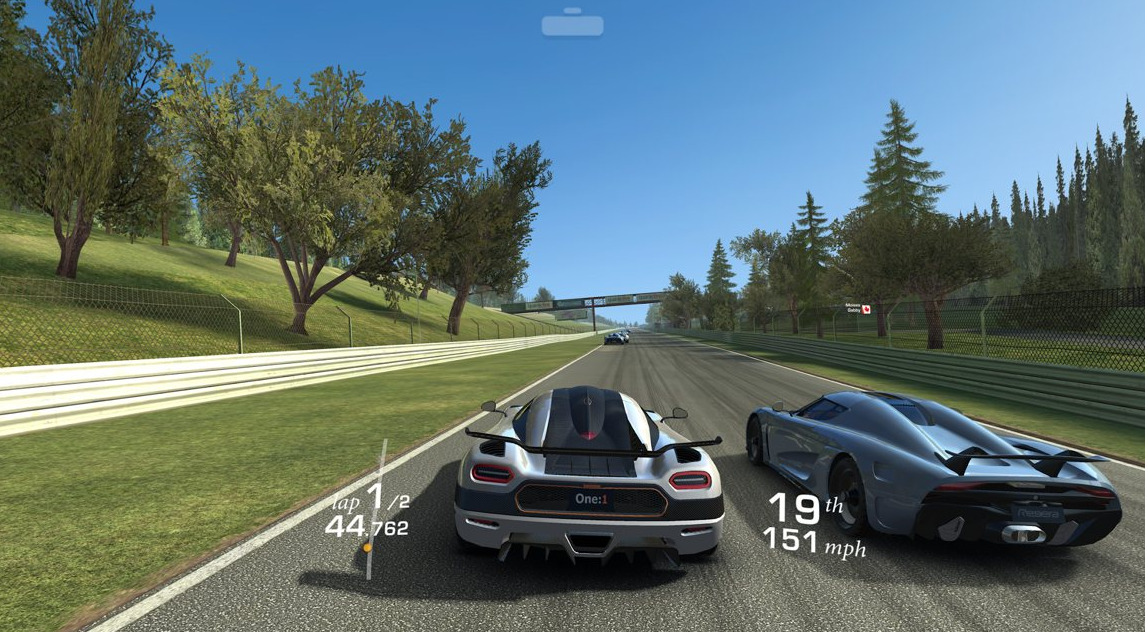This screenshot has height=632, width=1145.
Task: Tap the translucent pause button at top
Action: point(572,23)
